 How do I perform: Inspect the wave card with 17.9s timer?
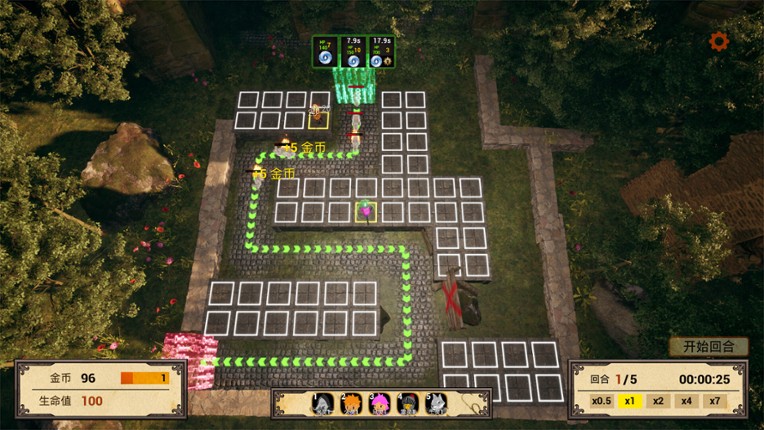pos(380,52)
